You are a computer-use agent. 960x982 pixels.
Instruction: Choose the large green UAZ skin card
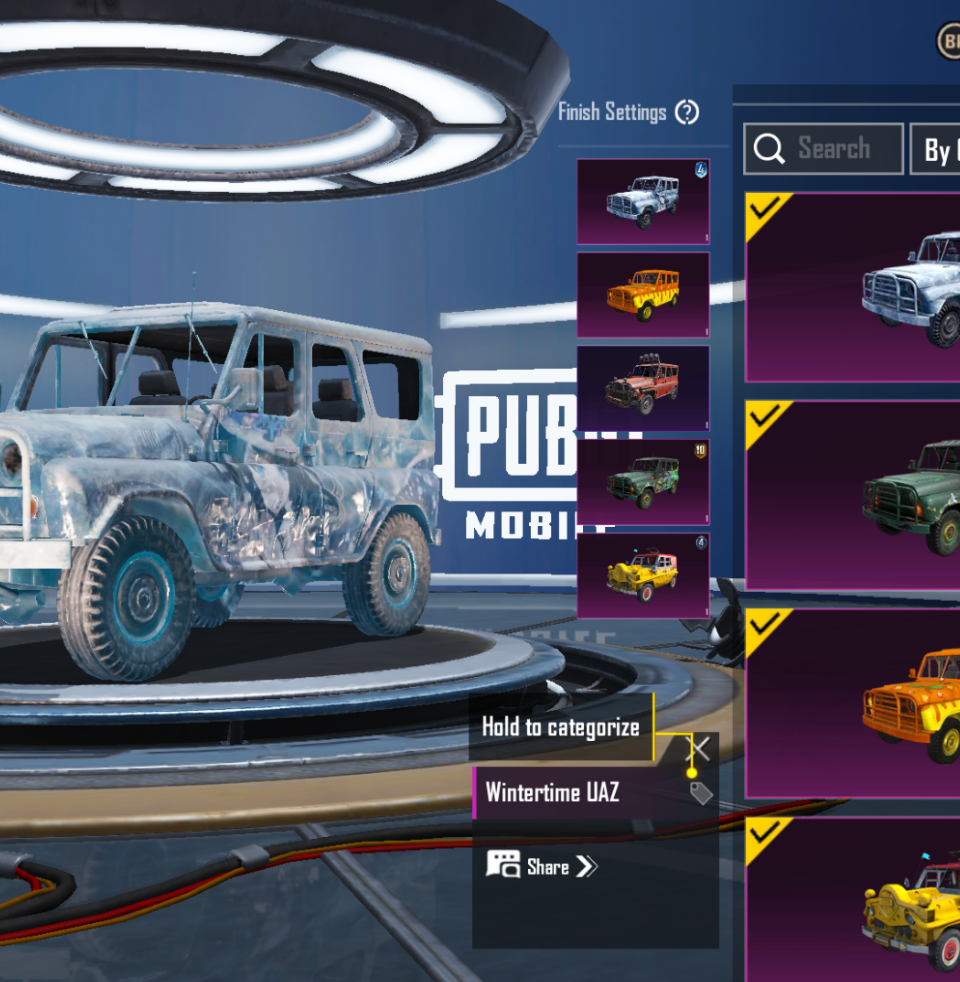click(853, 495)
